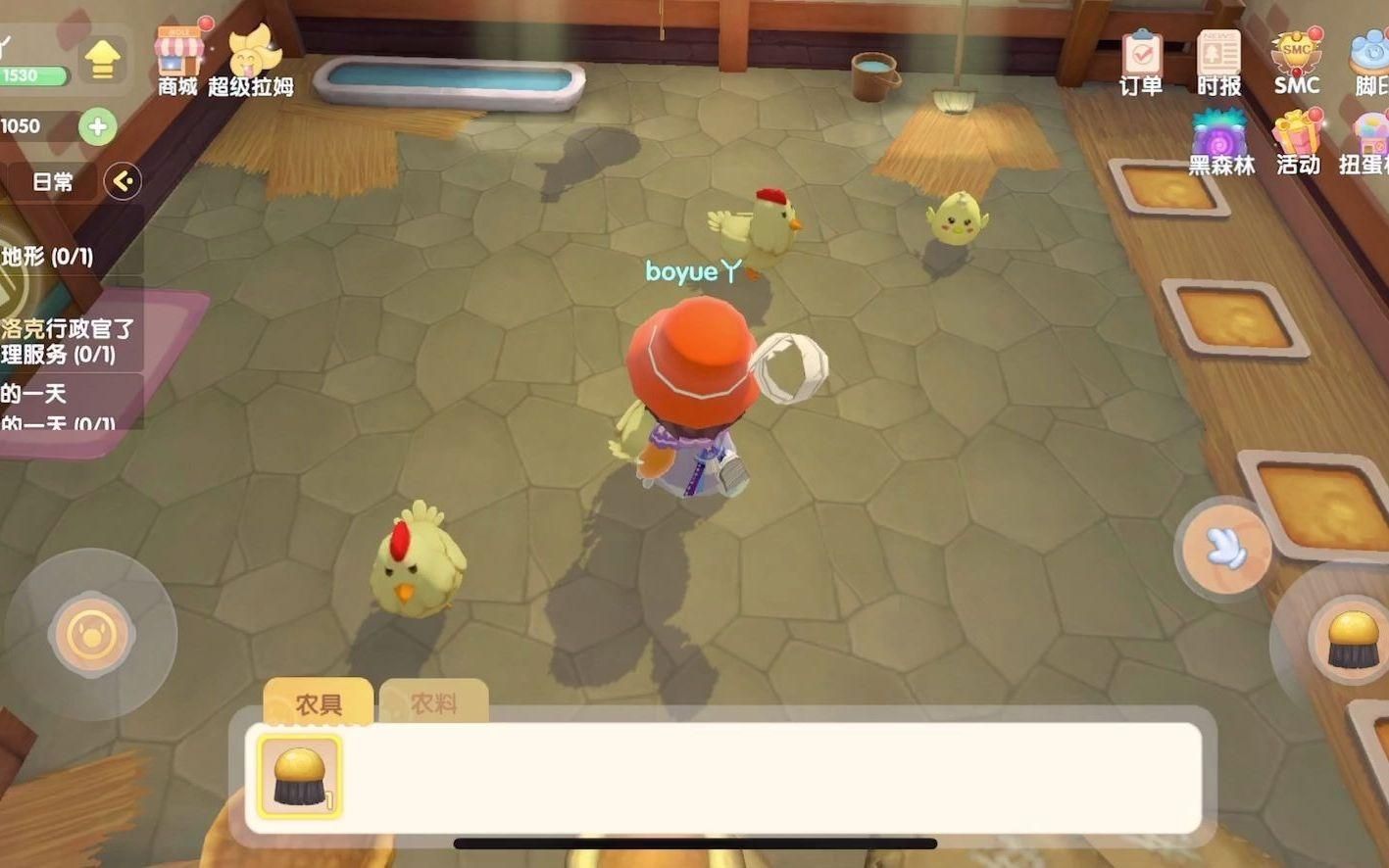Select the brush item in the tool bar
1389x868 pixels.
pyautogui.click(x=299, y=777)
